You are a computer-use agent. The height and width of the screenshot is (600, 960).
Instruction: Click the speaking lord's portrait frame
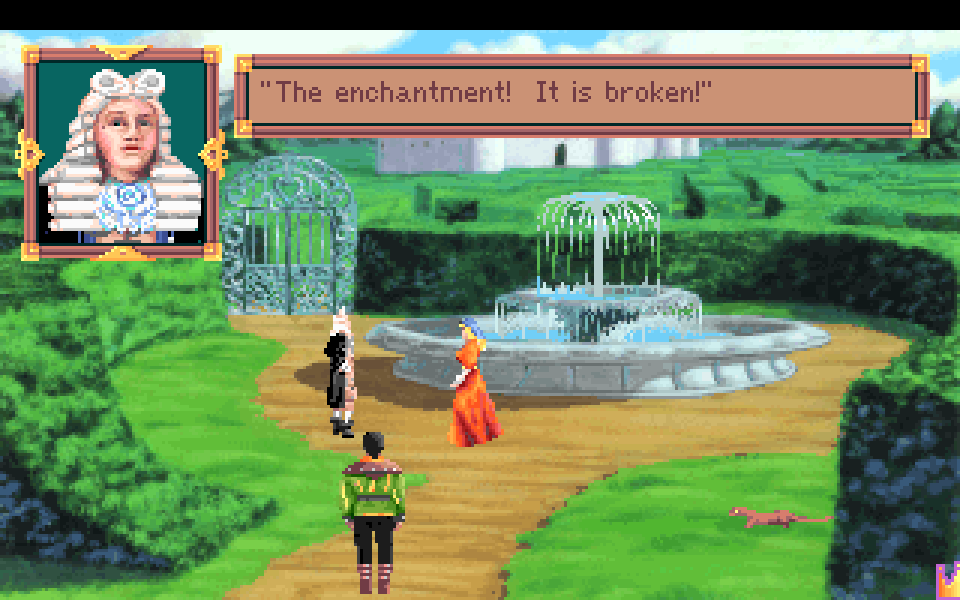pos(122,150)
